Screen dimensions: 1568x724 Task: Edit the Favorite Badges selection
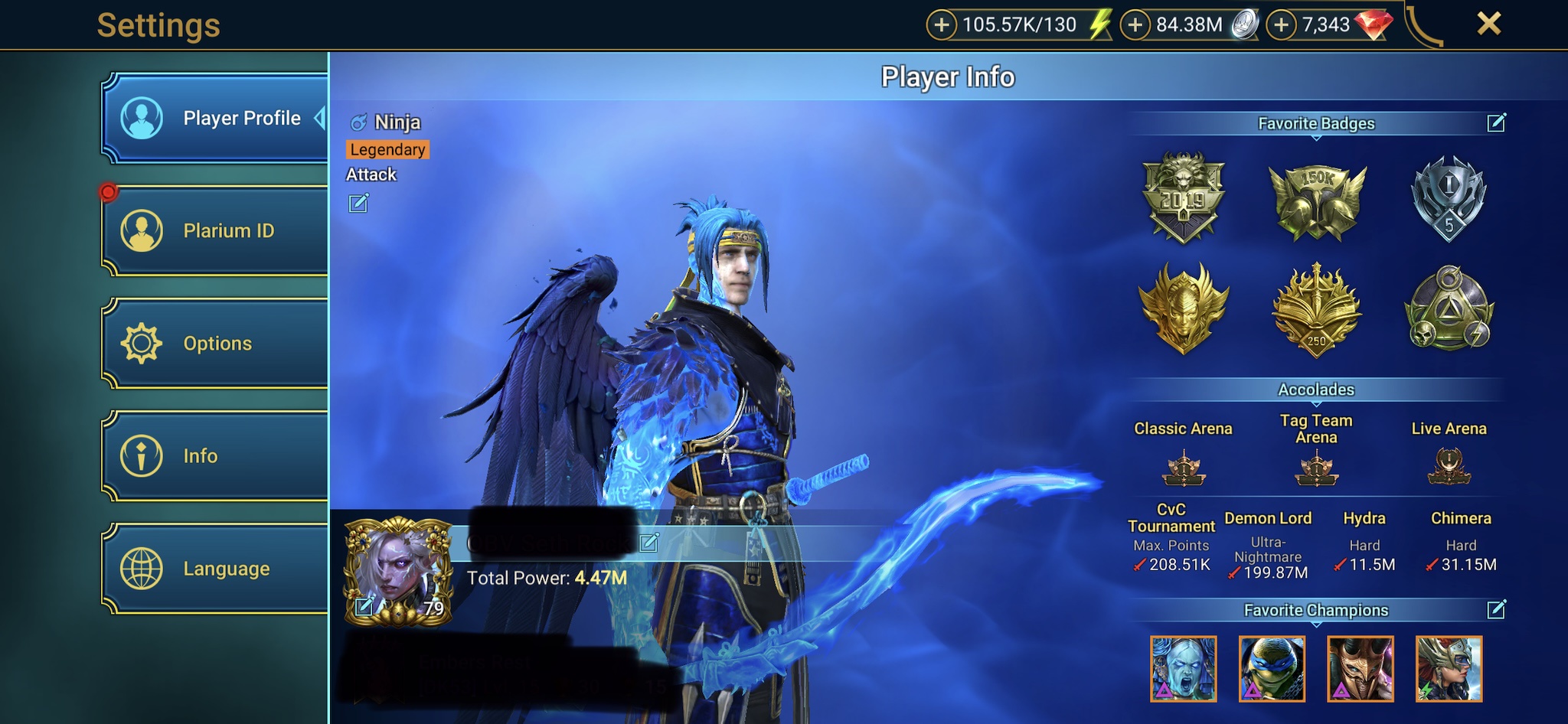point(1496,122)
